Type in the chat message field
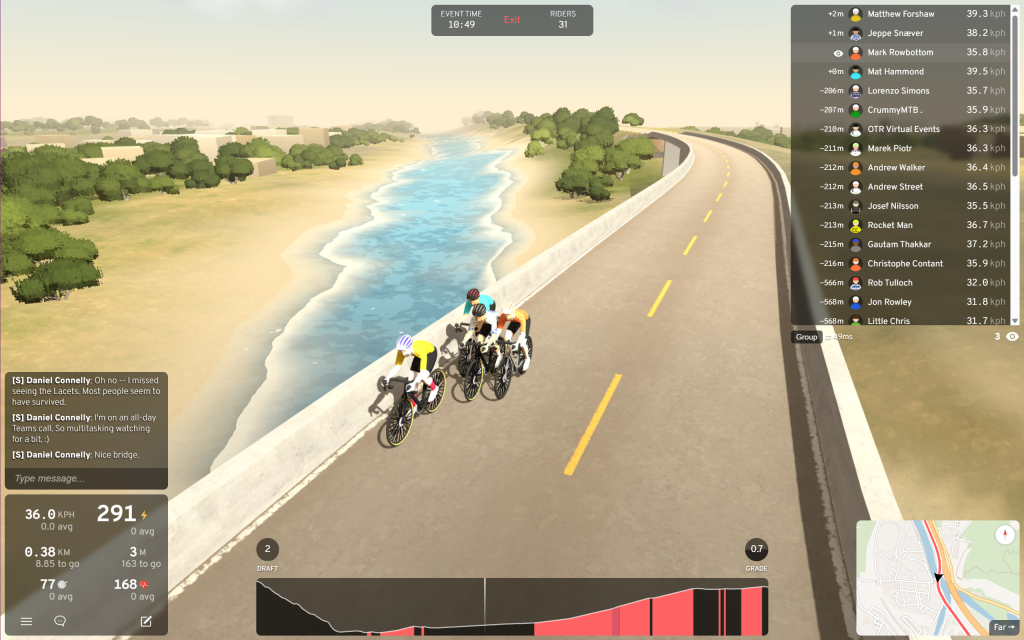 pos(85,478)
